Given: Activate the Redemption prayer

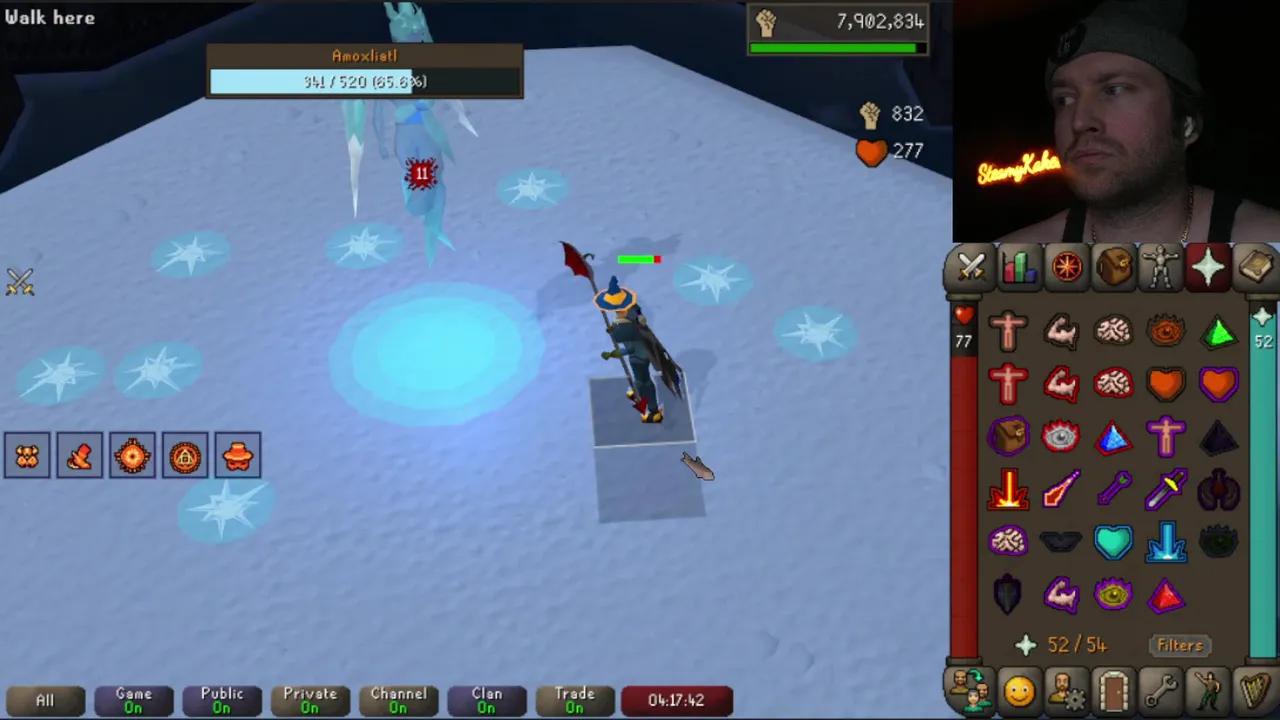Looking at the screenshot, I should 1114,540.
